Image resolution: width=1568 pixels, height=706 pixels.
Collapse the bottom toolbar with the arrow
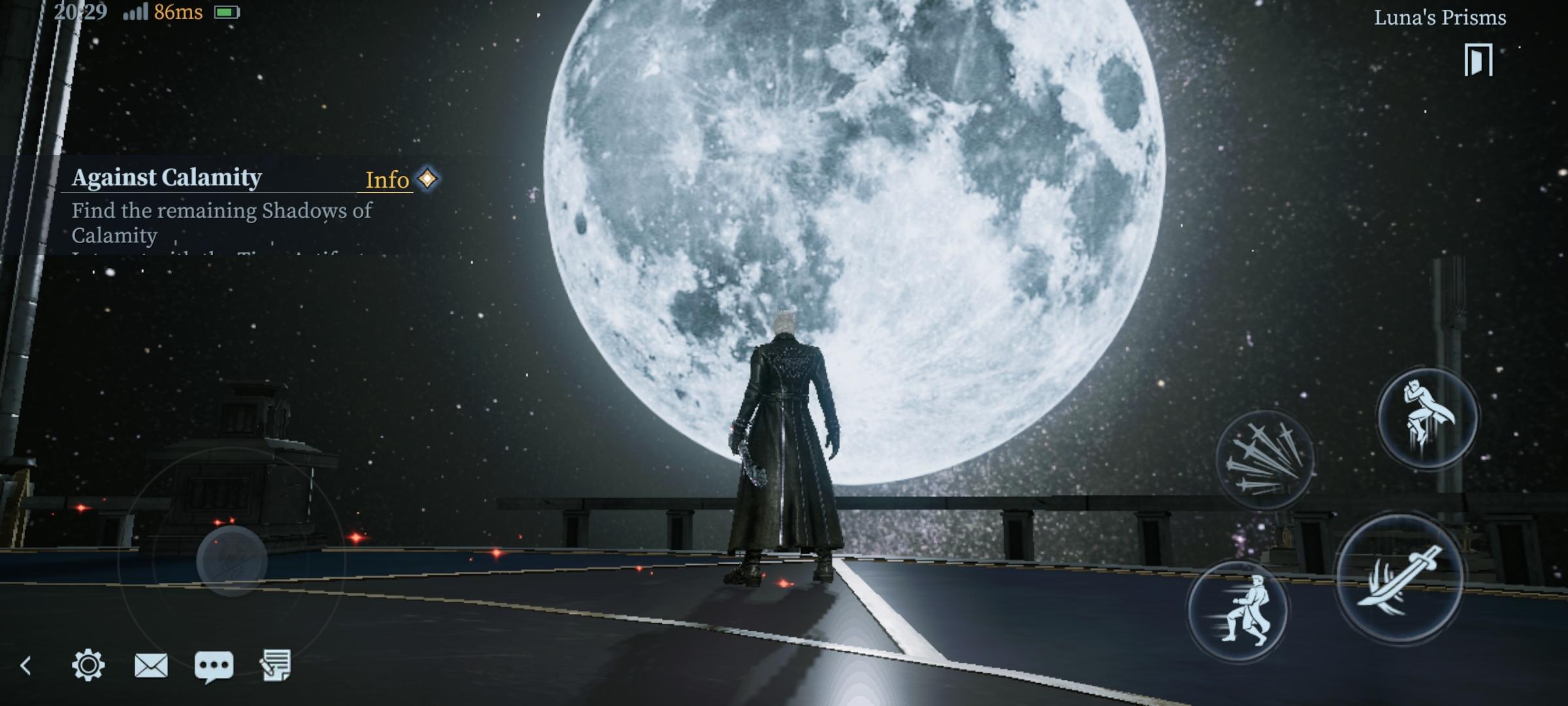coord(26,666)
